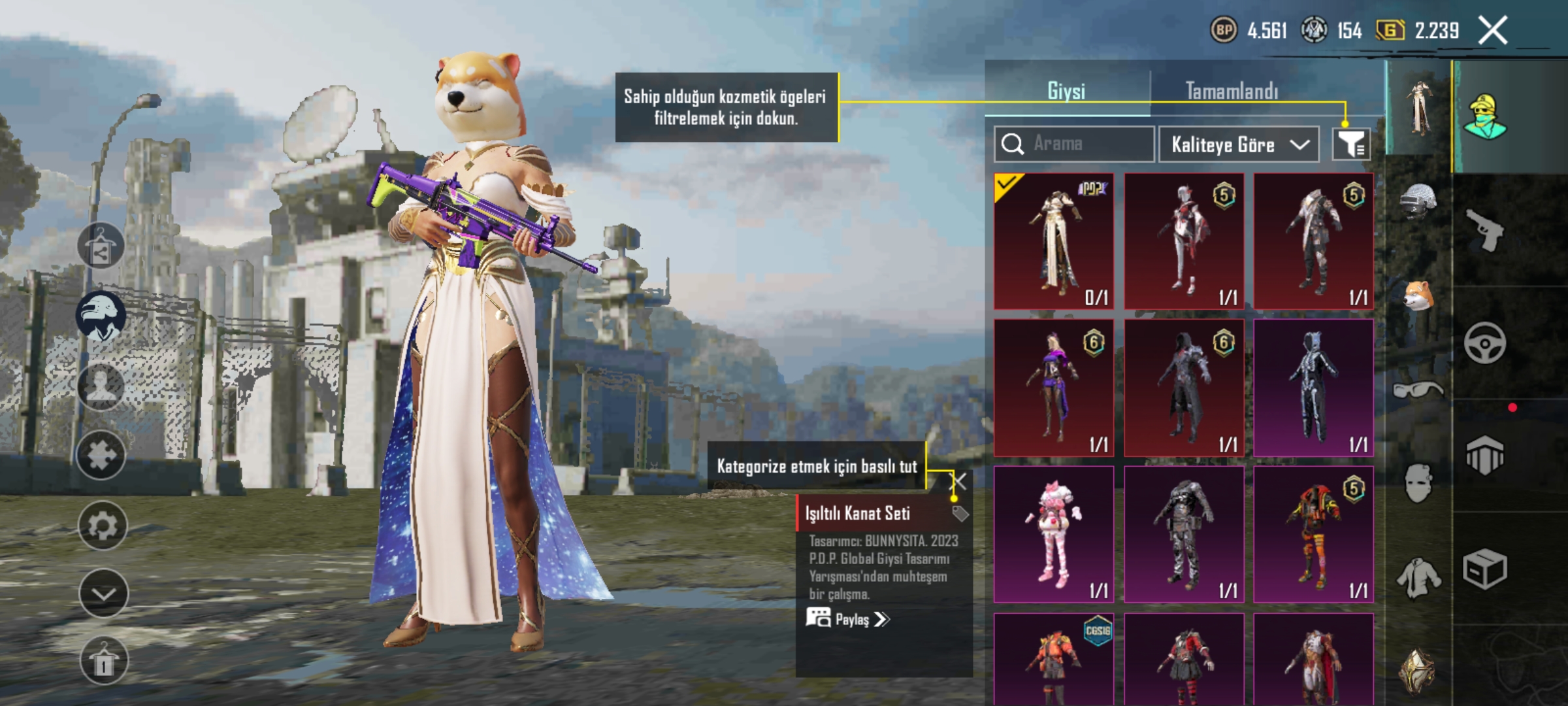Image resolution: width=1568 pixels, height=706 pixels.
Task: Show the glasses category
Action: [x=1418, y=391]
